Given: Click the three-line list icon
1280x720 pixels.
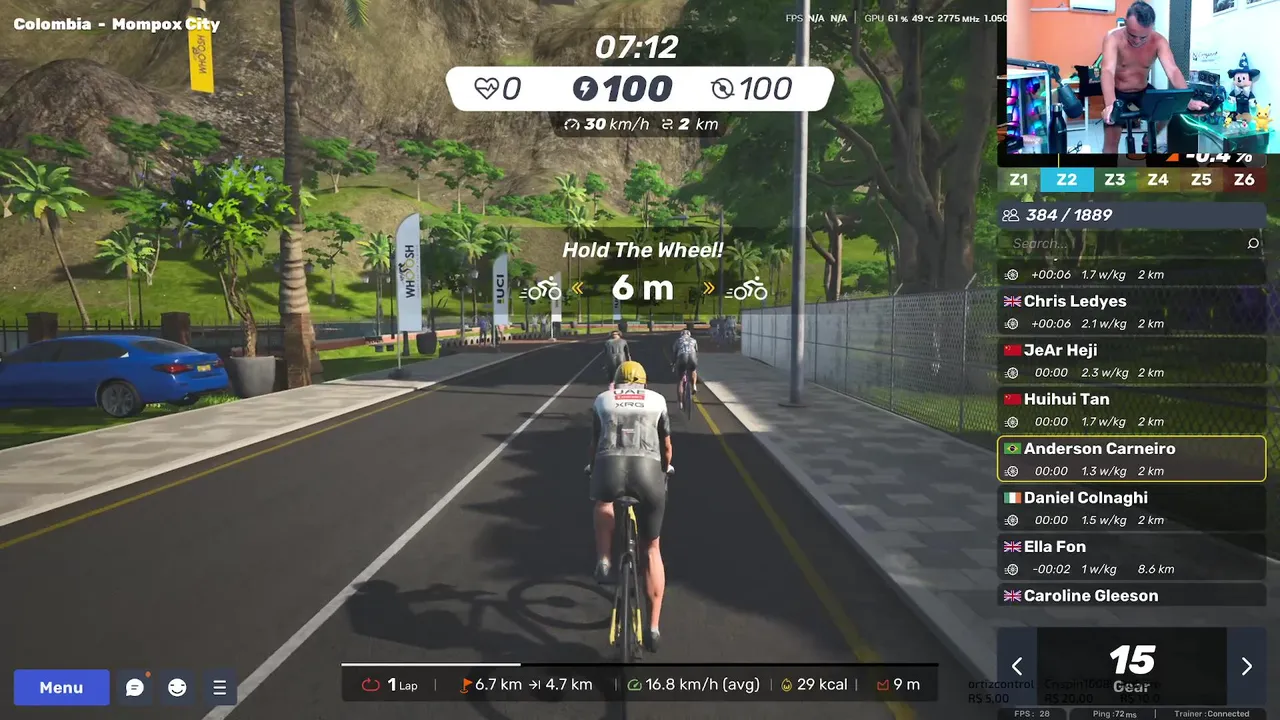Looking at the screenshot, I should coord(219,687).
